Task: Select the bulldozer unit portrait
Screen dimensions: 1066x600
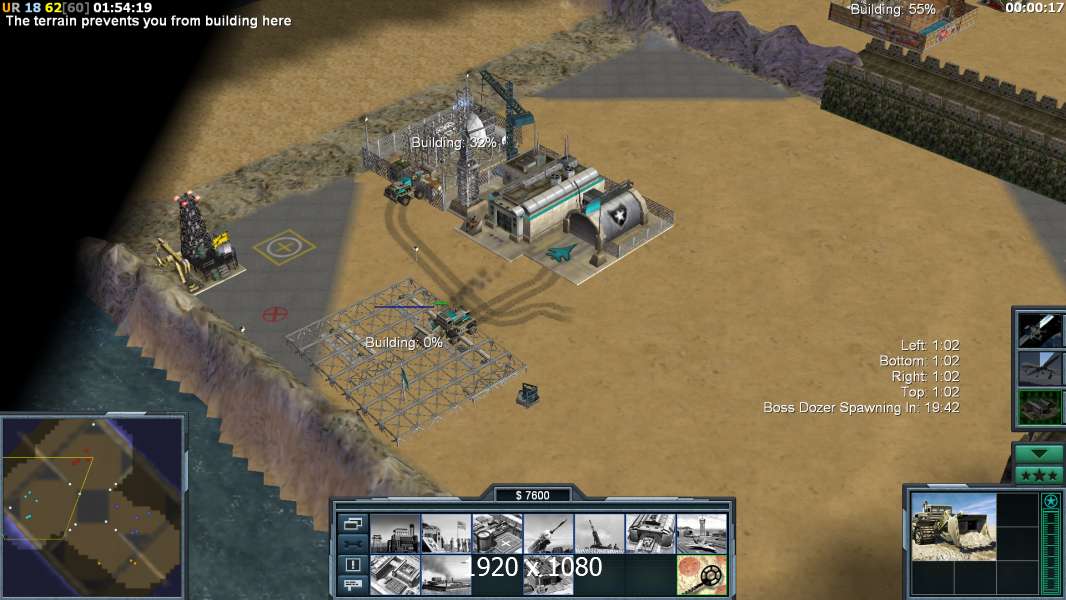Action: [x=954, y=526]
